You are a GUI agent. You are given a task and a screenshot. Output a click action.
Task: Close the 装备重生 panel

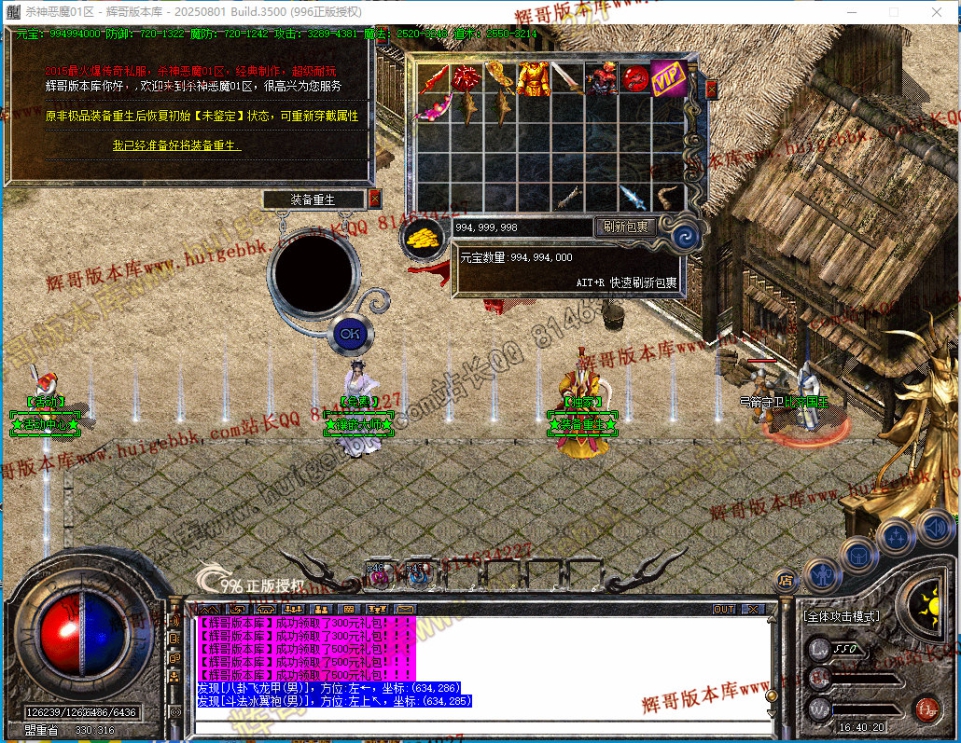(x=374, y=199)
